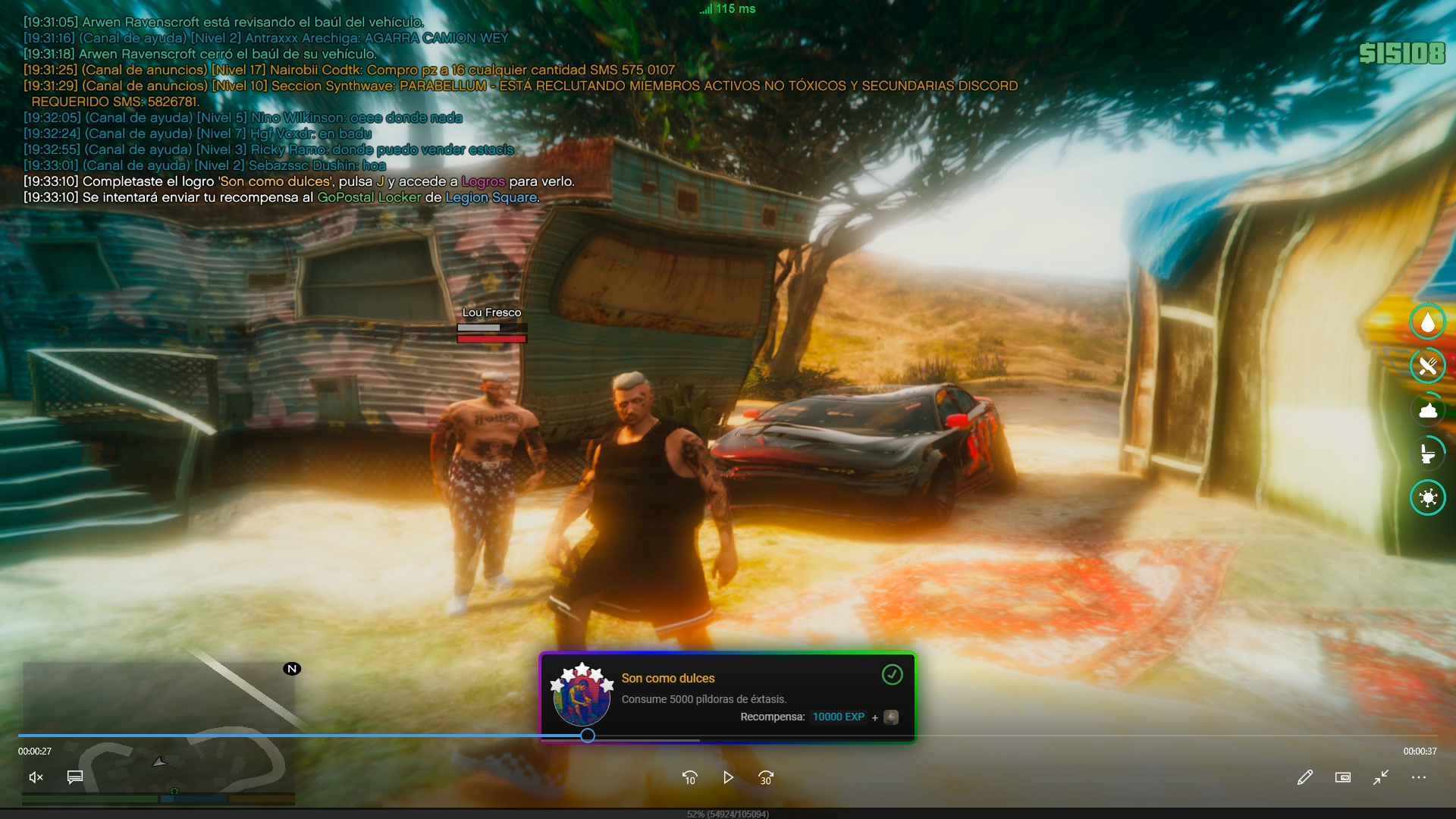Open the minimap
Screen dimensions: 1456x819
pos(158,732)
